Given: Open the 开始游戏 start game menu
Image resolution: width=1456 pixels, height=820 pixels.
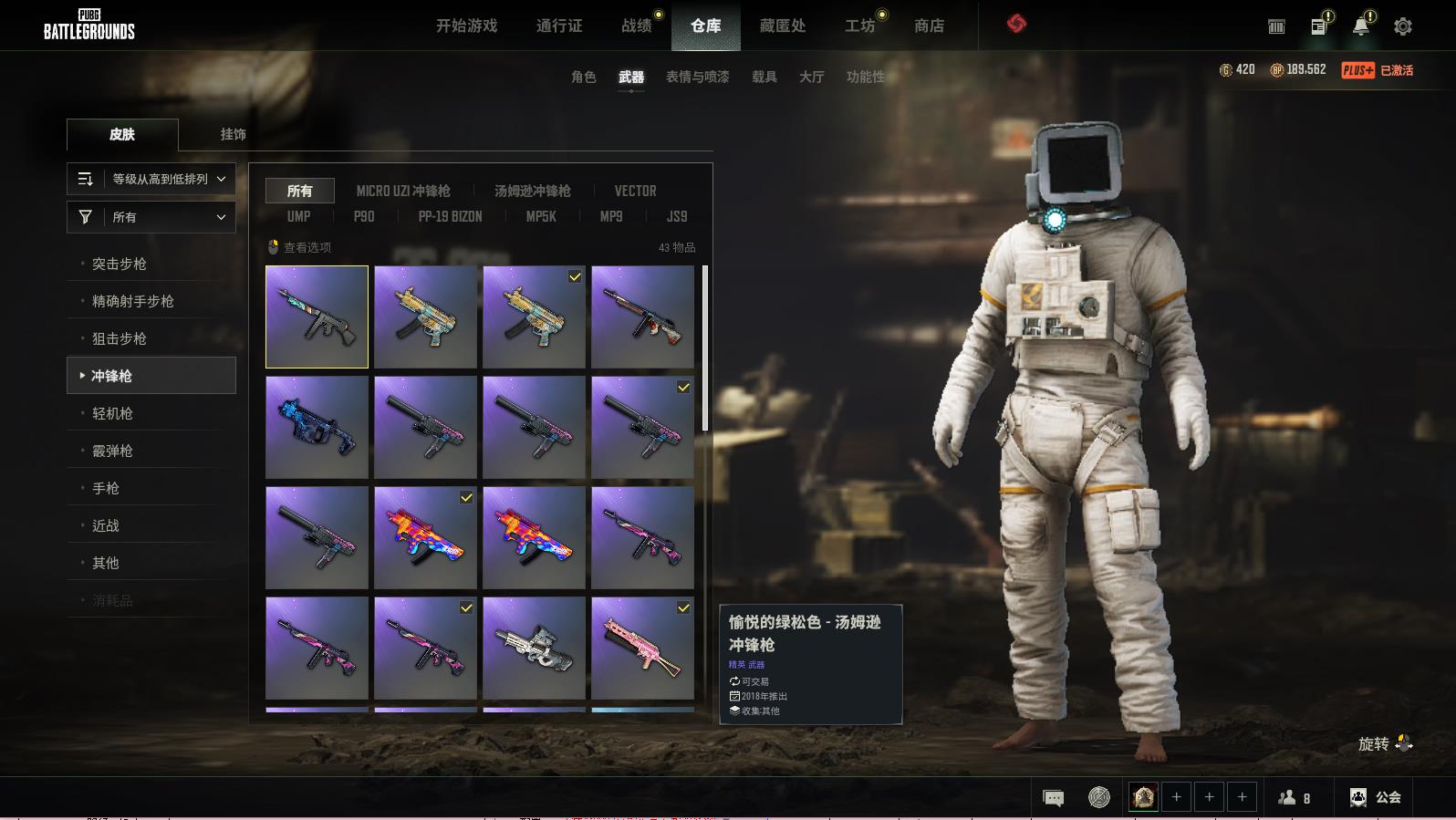Looking at the screenshot, I should tap(466, 26).
